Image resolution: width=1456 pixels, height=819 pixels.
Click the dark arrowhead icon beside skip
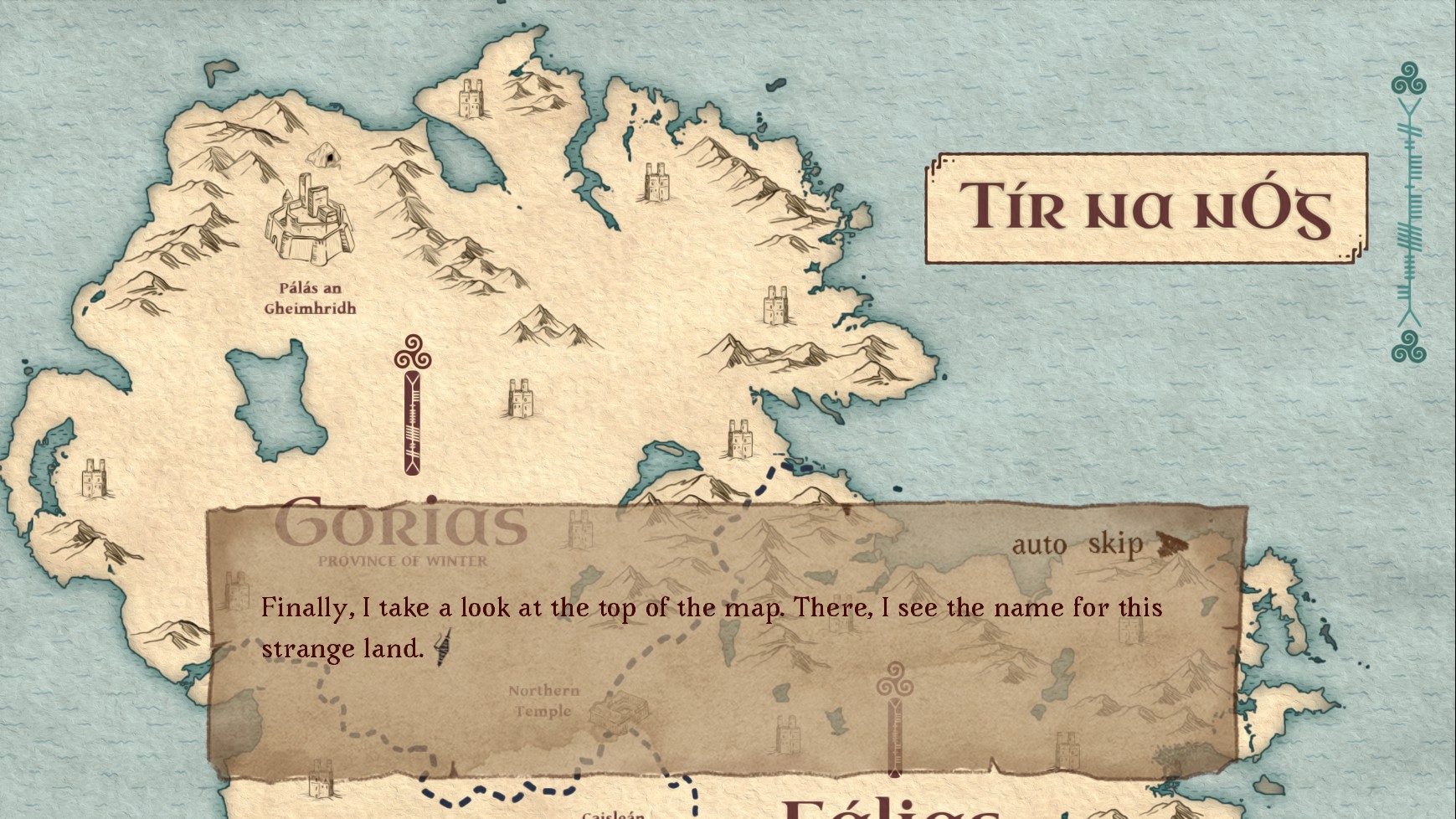tap(1171, 544)
